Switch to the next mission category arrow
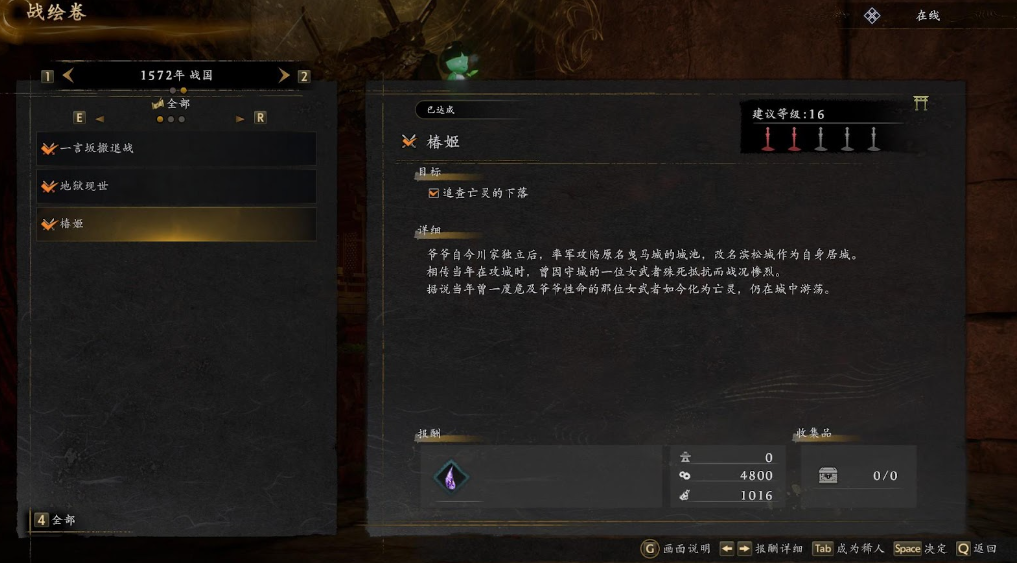This screenshot has height=563, width=1017. click(240, 118)
